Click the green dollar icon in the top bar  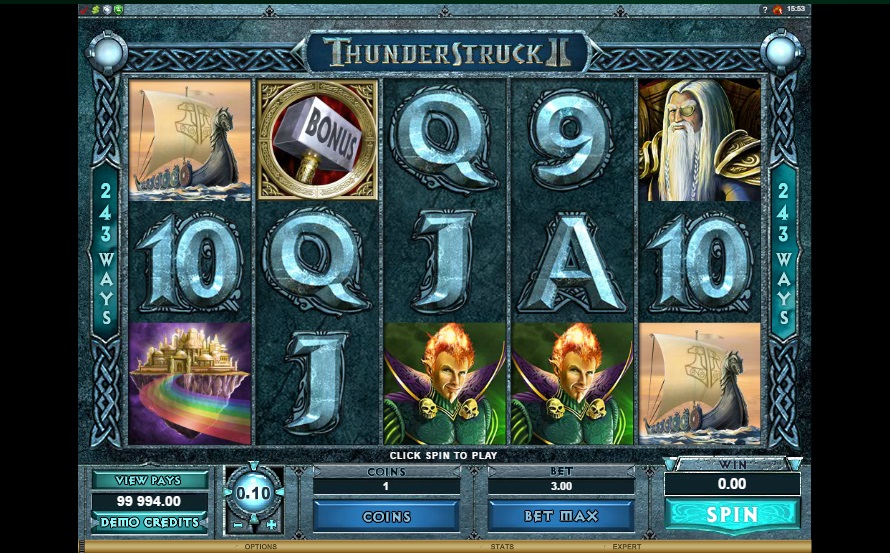point(95,9)
